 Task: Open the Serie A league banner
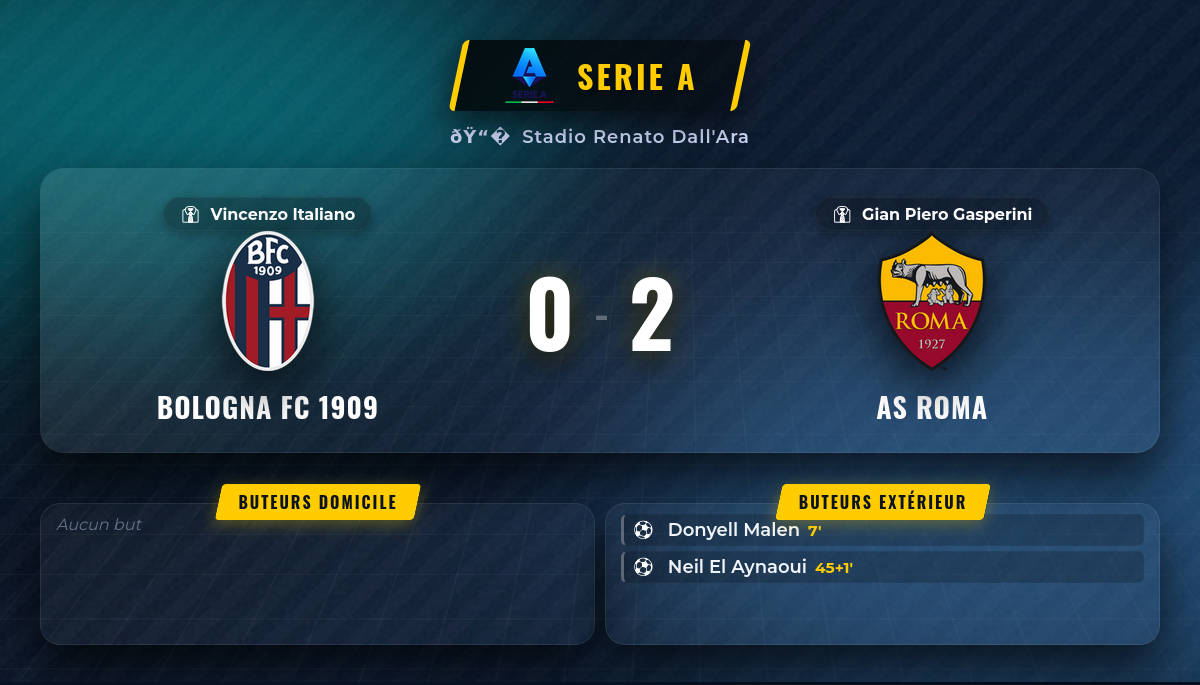(600, 76)
